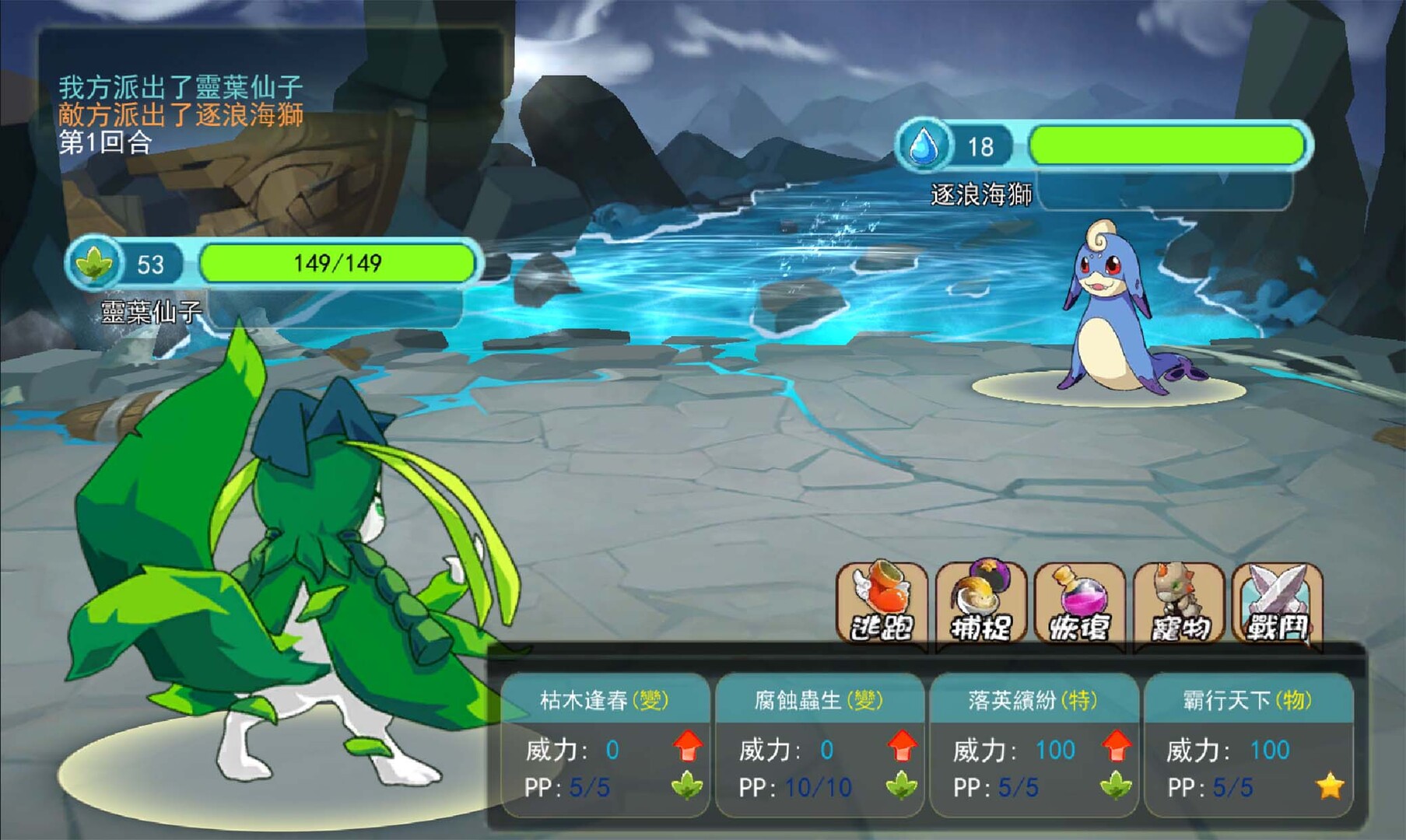
Task: Open the 寵物 (pet) switch menu
Action: [x=1179, y=605]
